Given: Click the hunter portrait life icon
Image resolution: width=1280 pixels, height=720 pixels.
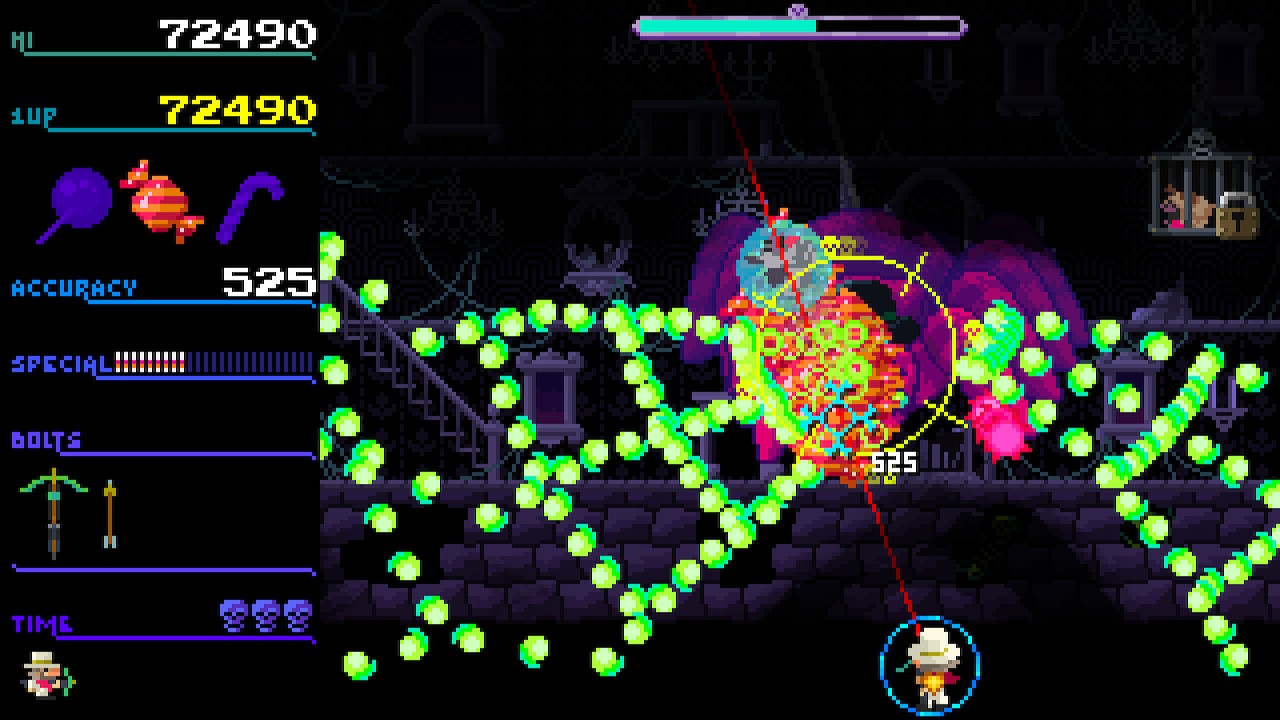Looking at the screenshot, I should (x=46, y=673).
